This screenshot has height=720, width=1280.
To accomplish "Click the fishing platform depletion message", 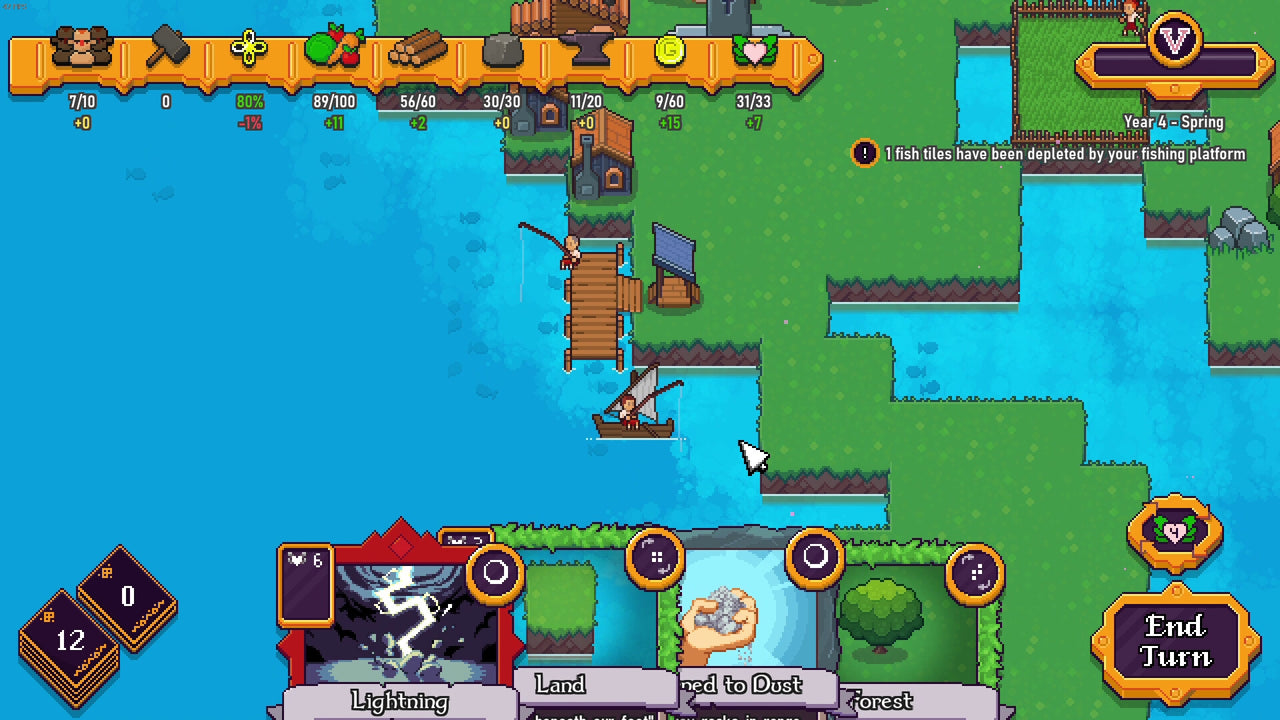I will pos(1062,155).
